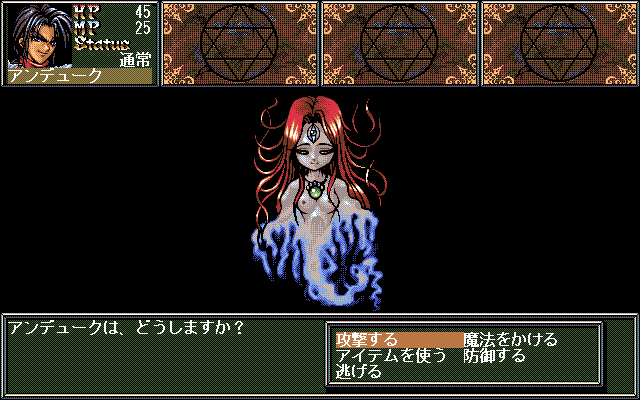The height and width of the screenshot is (400, 640).
Task: Choose 魔法をかける to cast magic
Action: [510, 340]
